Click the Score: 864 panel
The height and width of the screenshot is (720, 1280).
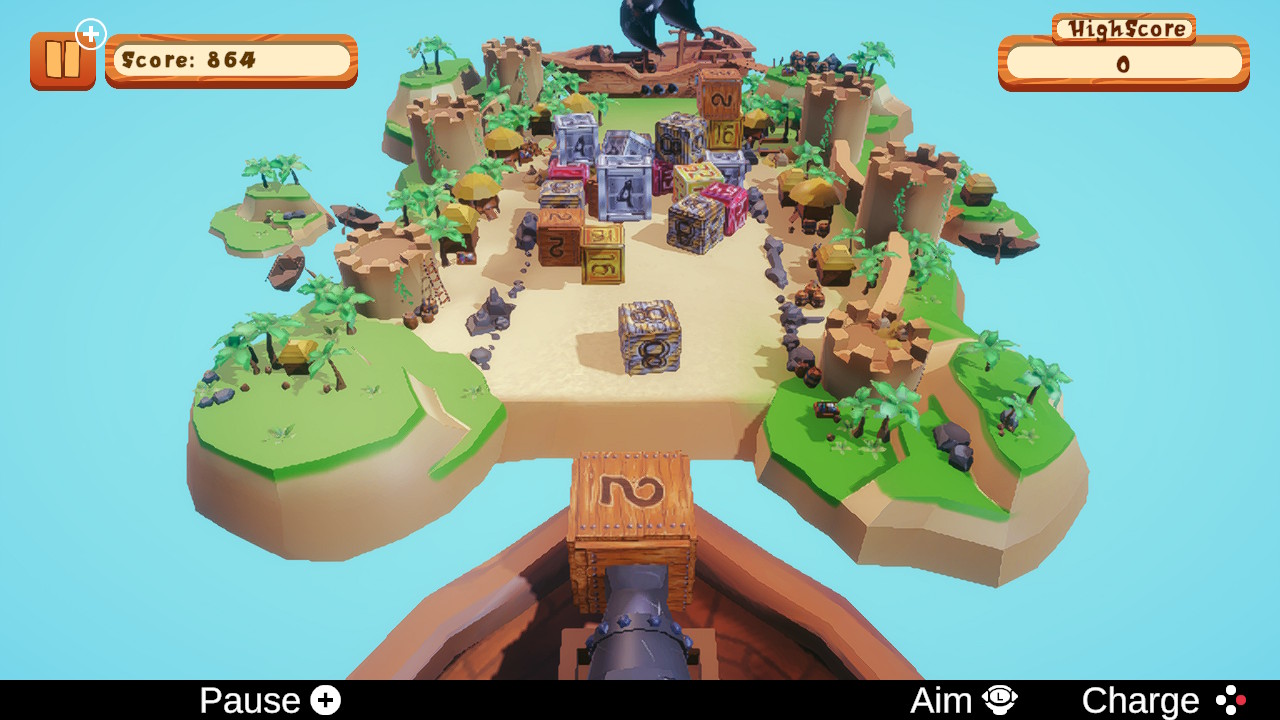[x=229, y=60]
